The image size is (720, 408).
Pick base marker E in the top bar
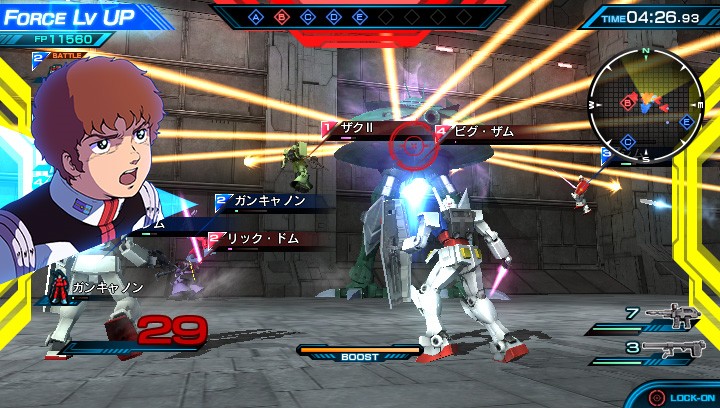click(x=360, y=17)
